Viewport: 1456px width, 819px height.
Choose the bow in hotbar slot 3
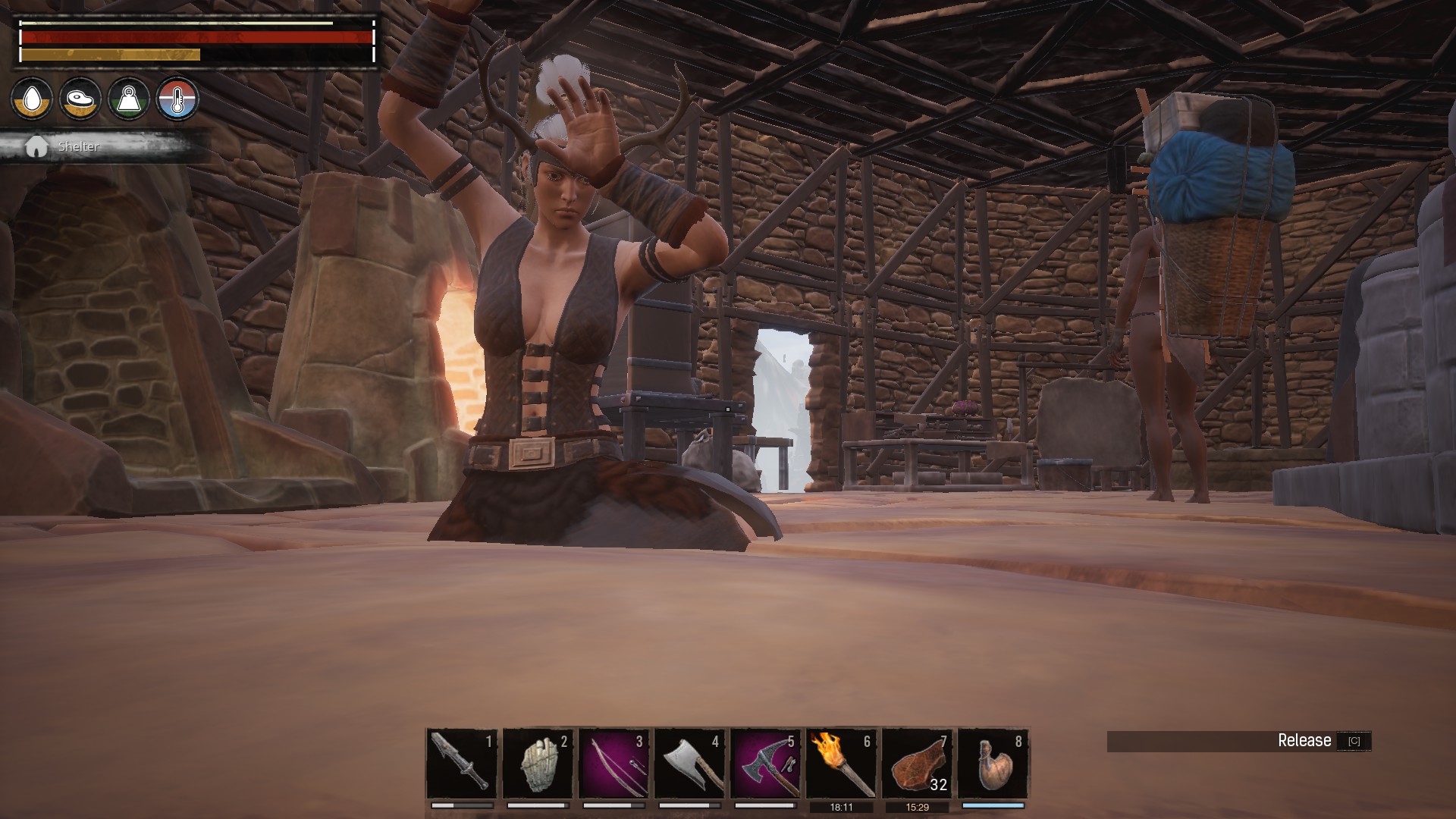pyautogui.click(x=613, y=763)
